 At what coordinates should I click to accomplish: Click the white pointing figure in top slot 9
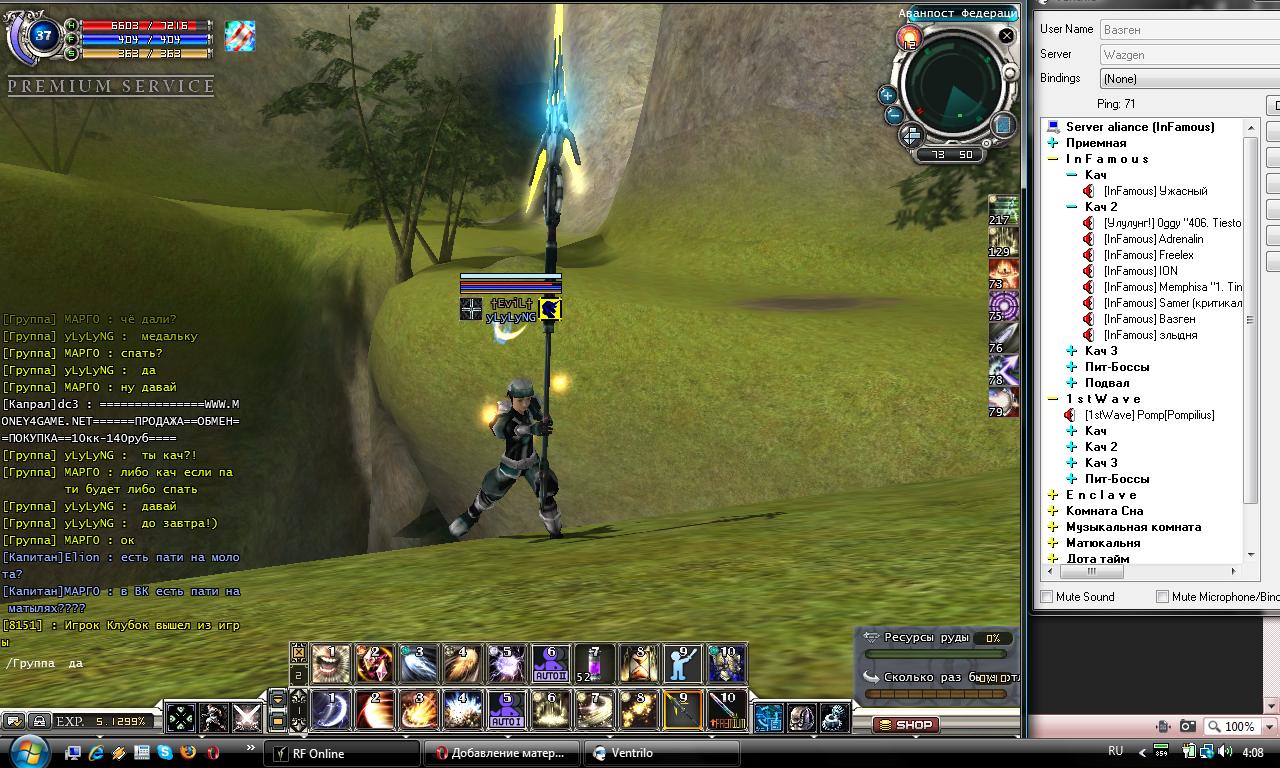(x=683, y=664)
